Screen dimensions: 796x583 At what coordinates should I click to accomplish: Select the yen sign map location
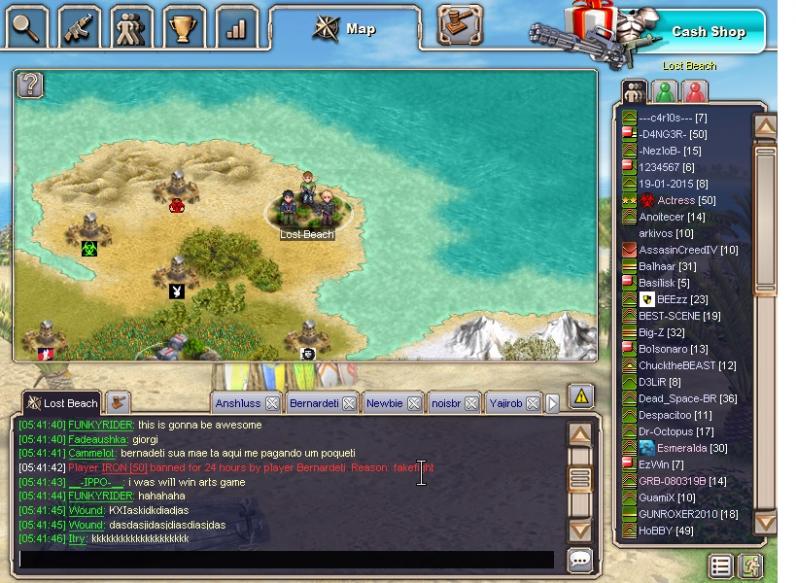tap(177, 291)
